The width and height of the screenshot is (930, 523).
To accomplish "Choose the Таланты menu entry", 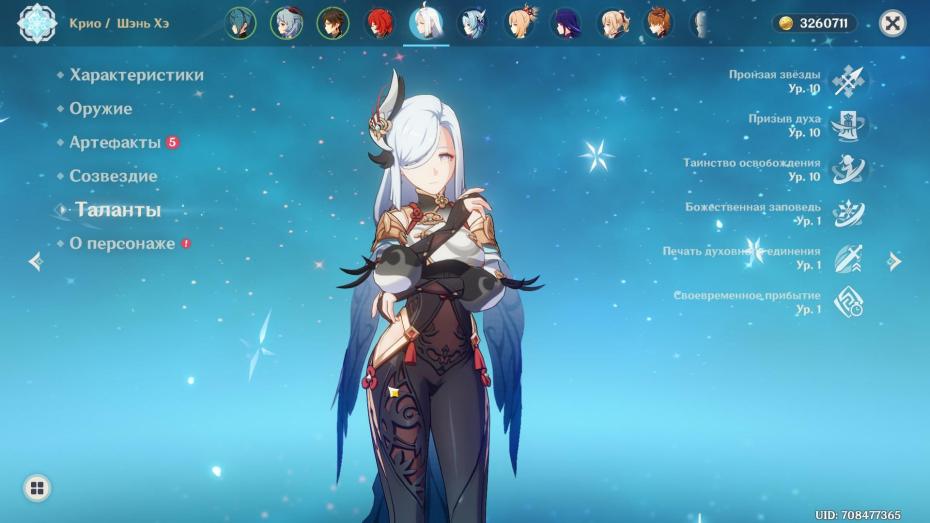I will coord(118,210).
